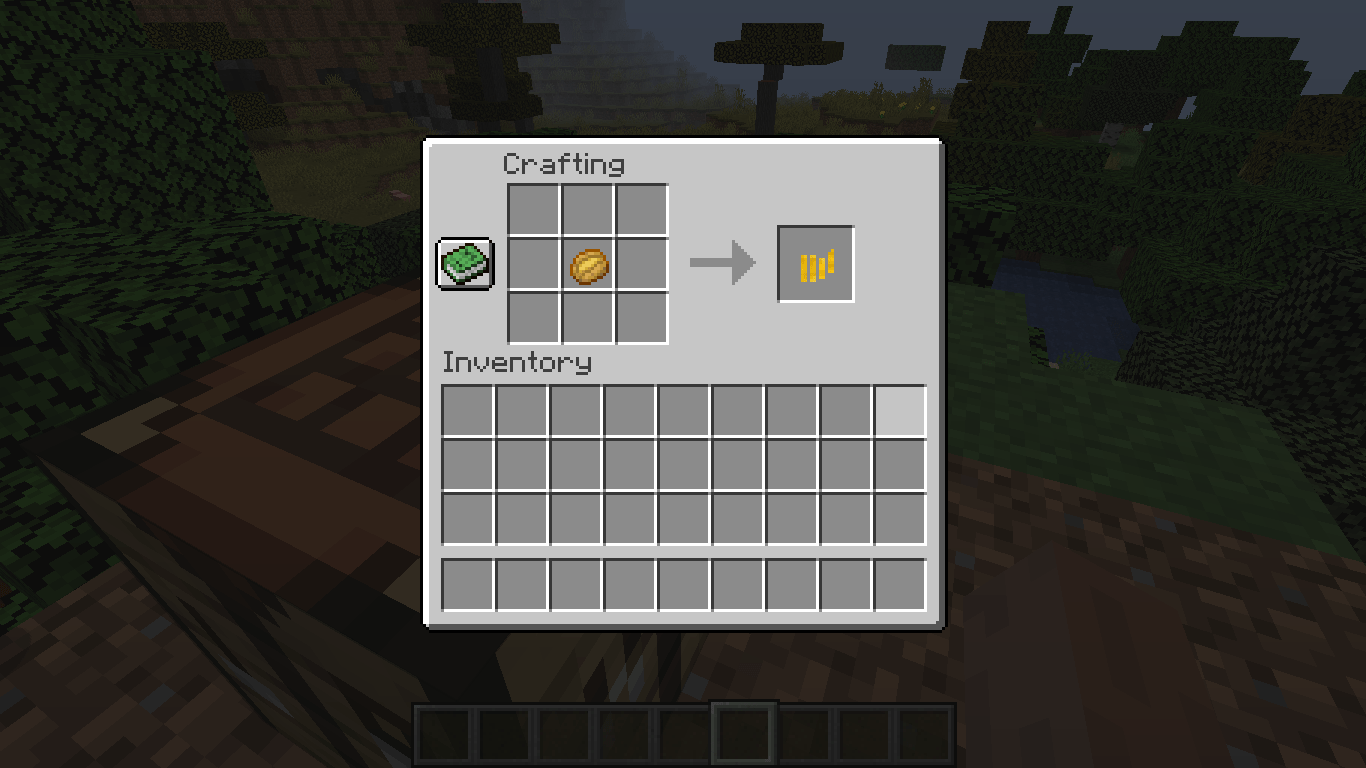1366x768 pixels.
Task: Click the bottom-right slot of the crafting grid
Action: [x=640, y=317]
